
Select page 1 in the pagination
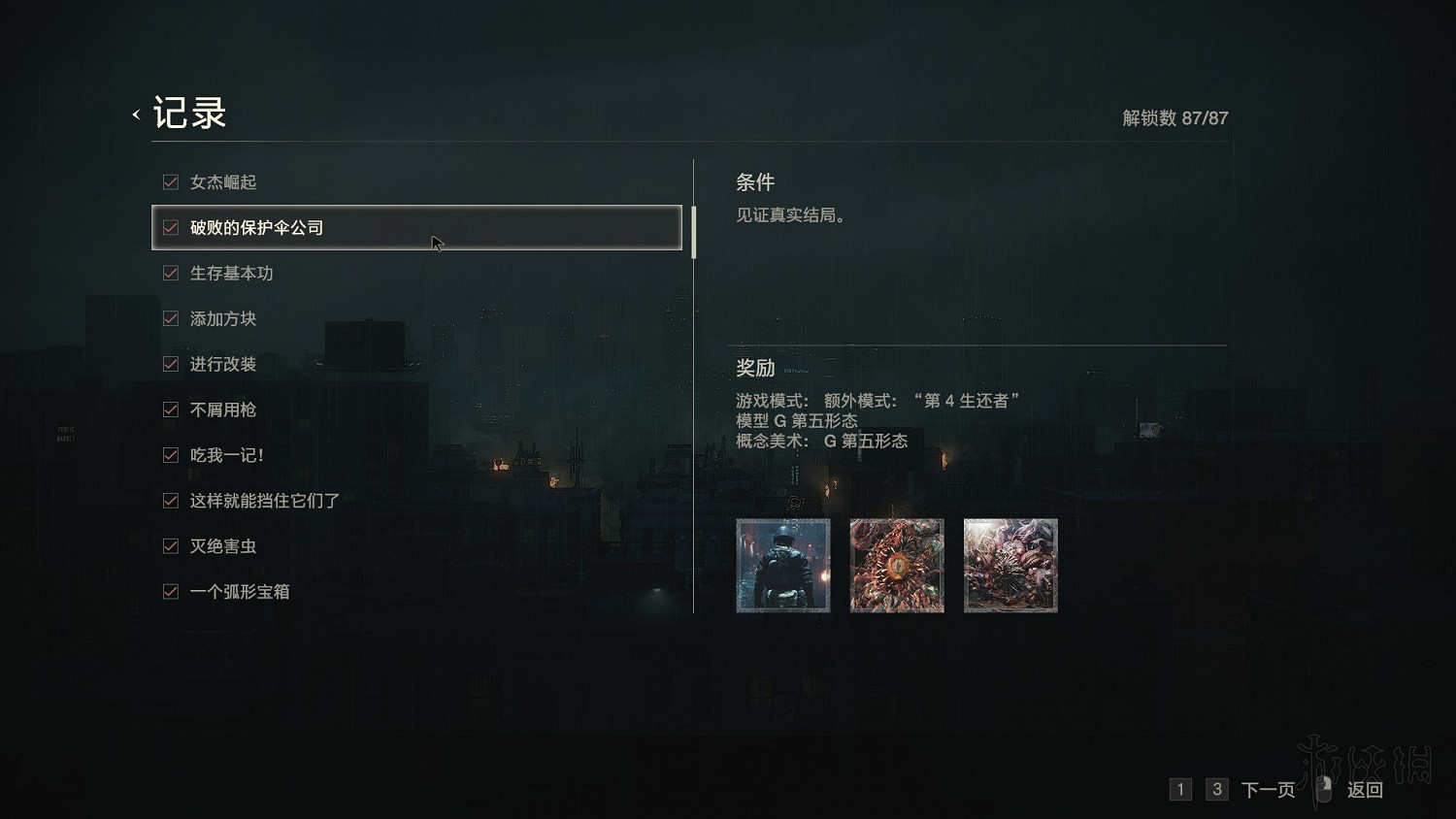point(1180,790)
